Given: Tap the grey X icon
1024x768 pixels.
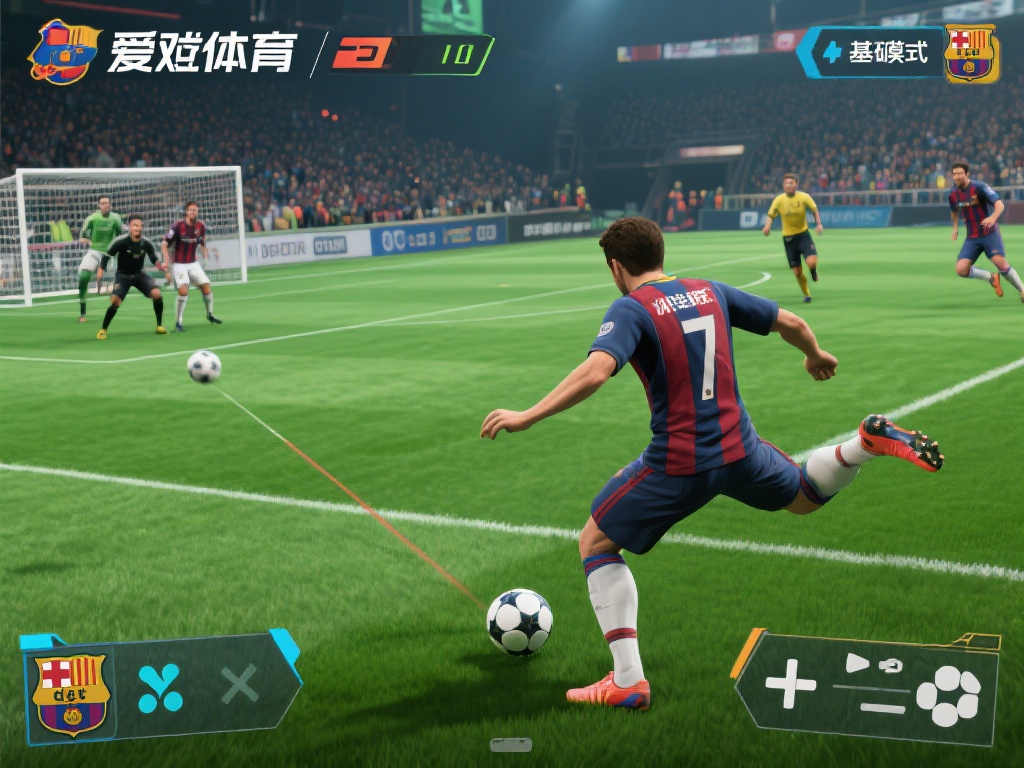Looking at the screenshot, I should (x=239, y=685).
